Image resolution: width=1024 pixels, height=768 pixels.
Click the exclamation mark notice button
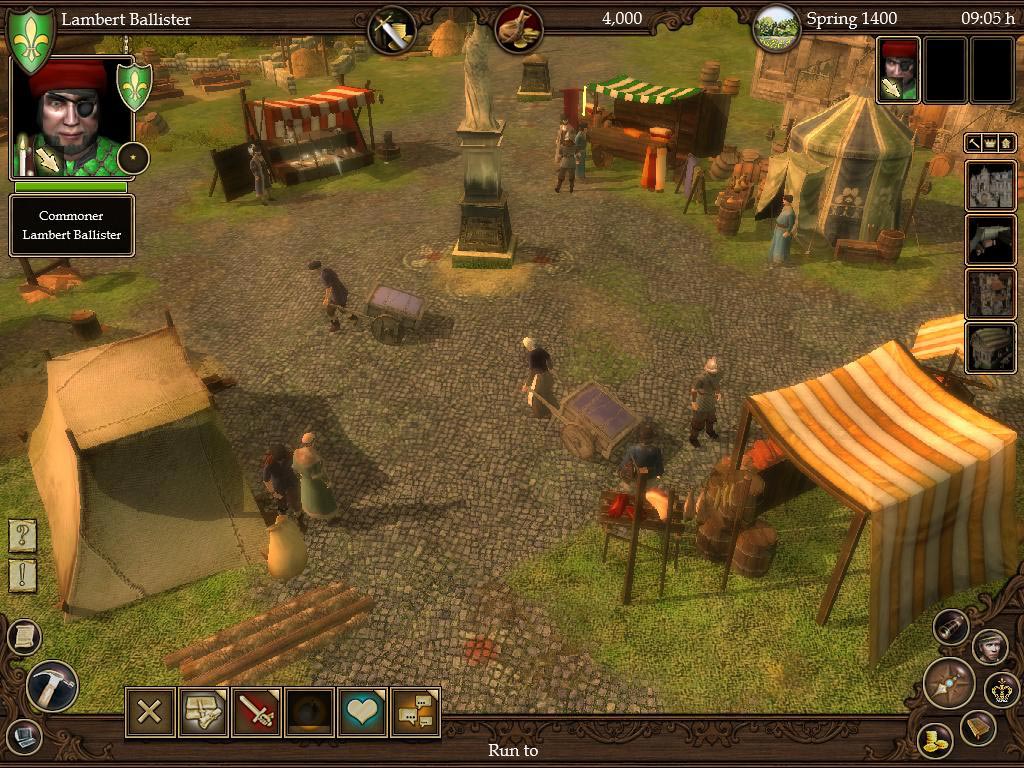23,576
